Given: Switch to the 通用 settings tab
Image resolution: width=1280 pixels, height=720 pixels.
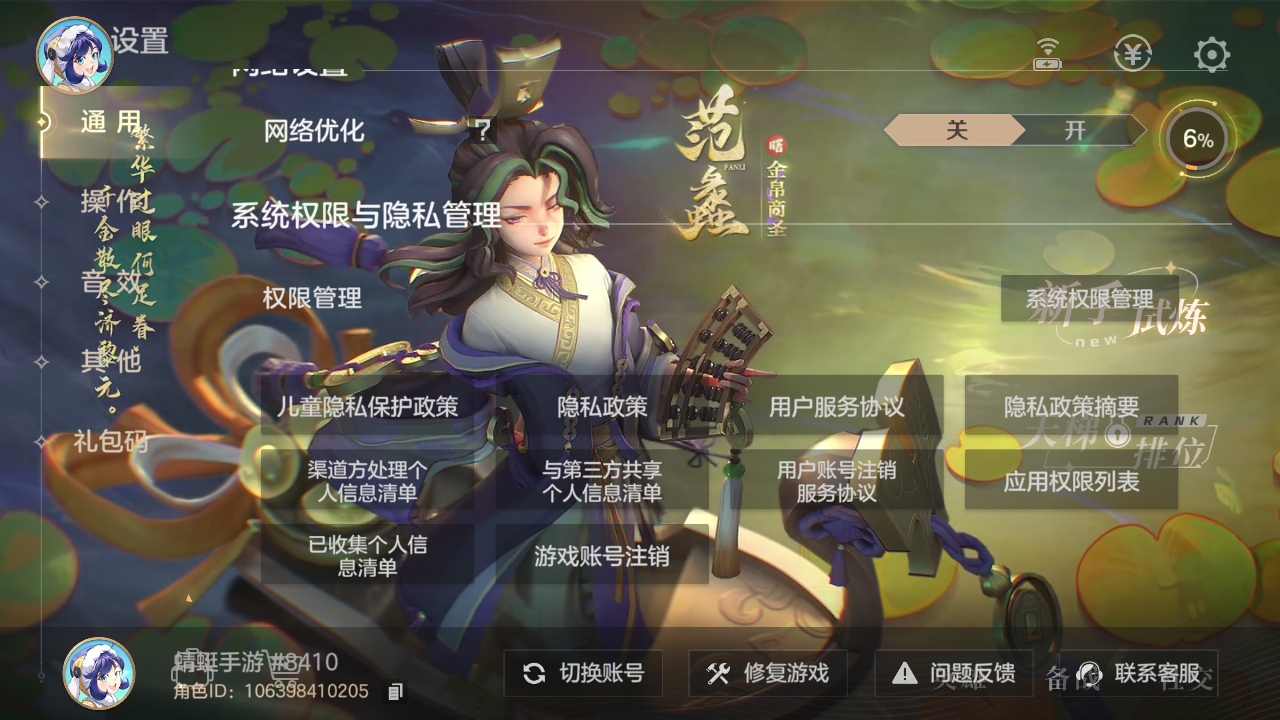Looking at the screenshot, I should coord(108,123).
